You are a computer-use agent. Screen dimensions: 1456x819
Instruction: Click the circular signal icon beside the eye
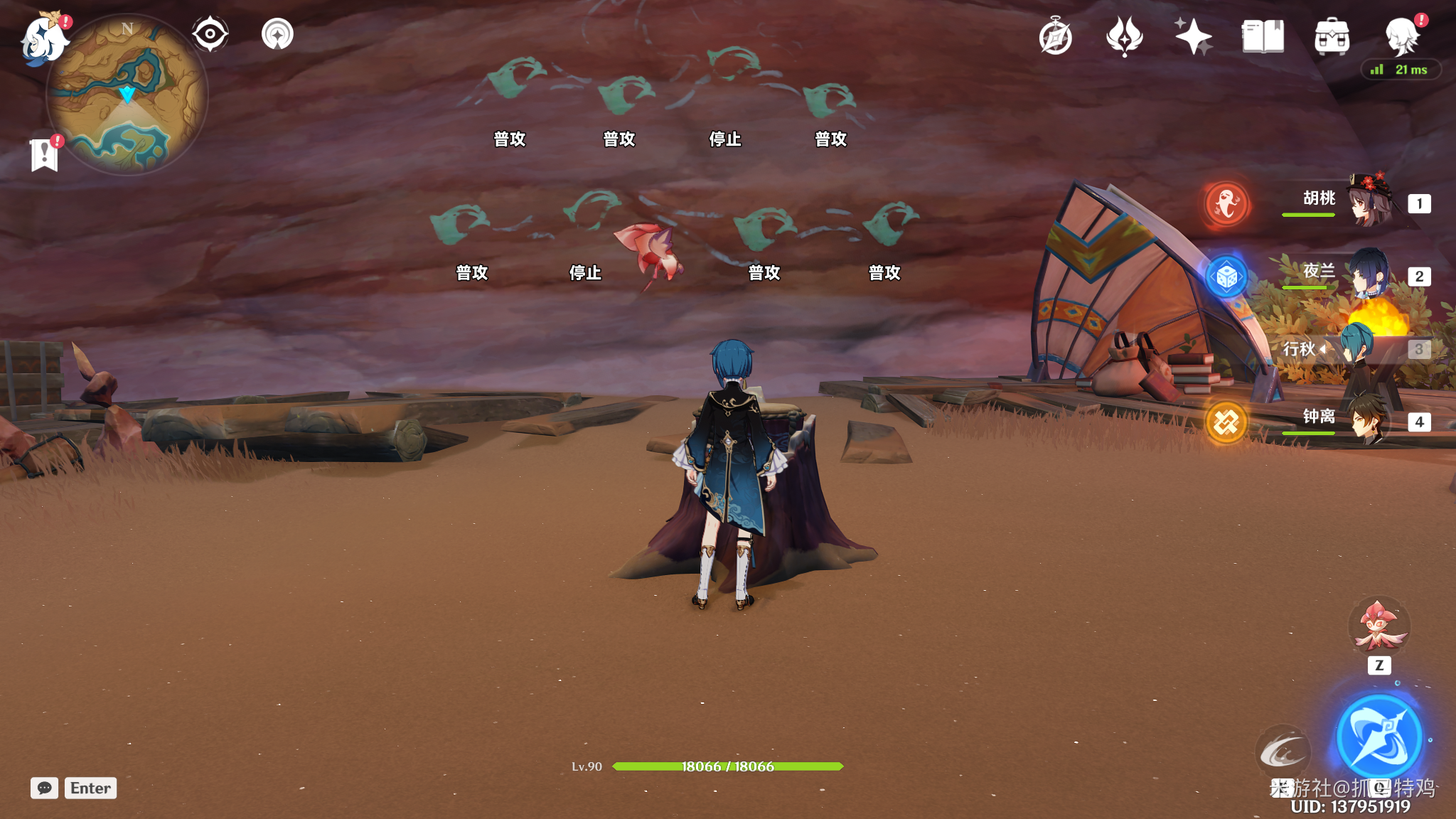click(277, 34)
